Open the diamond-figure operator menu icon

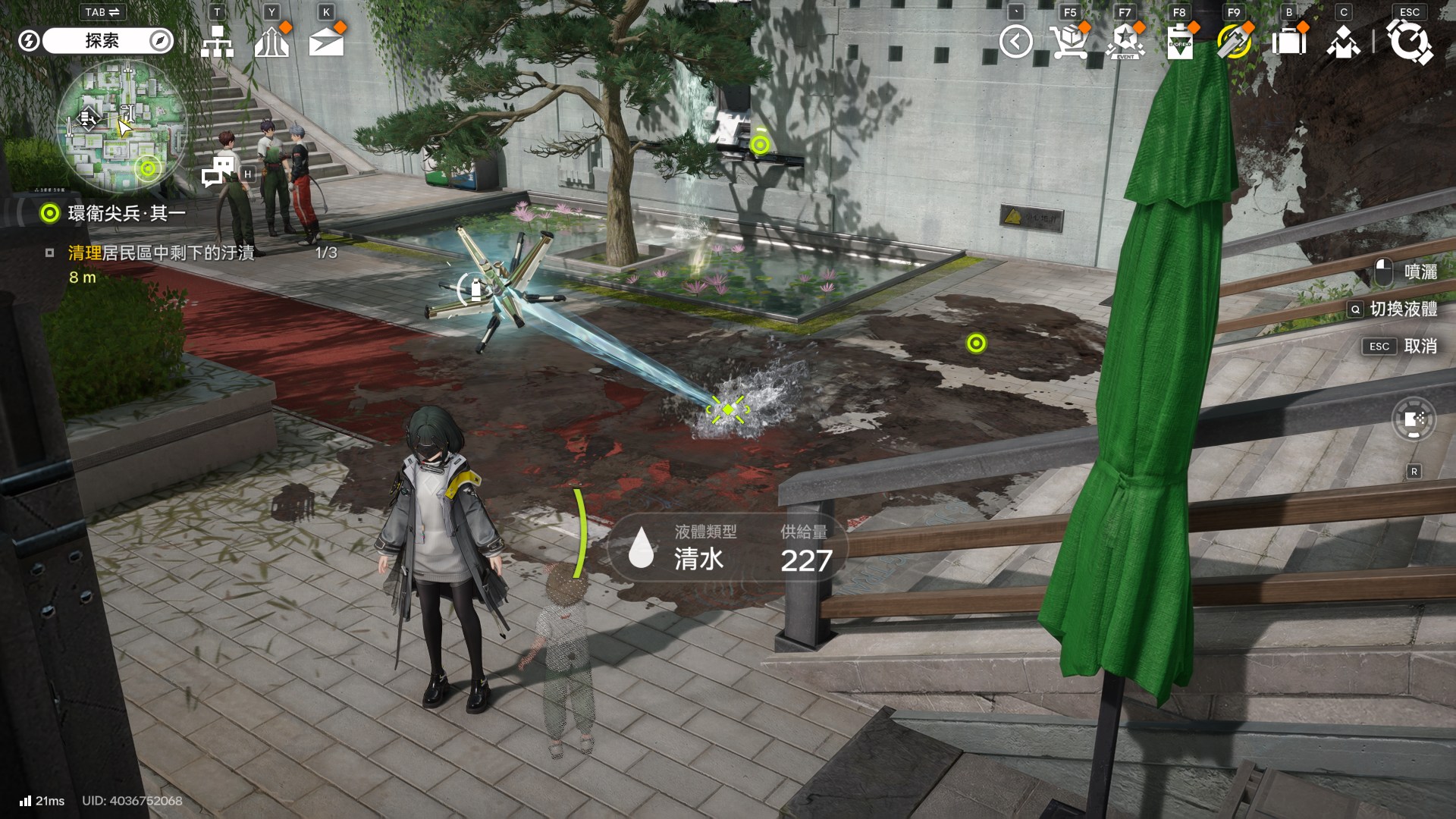[1343, 42]
